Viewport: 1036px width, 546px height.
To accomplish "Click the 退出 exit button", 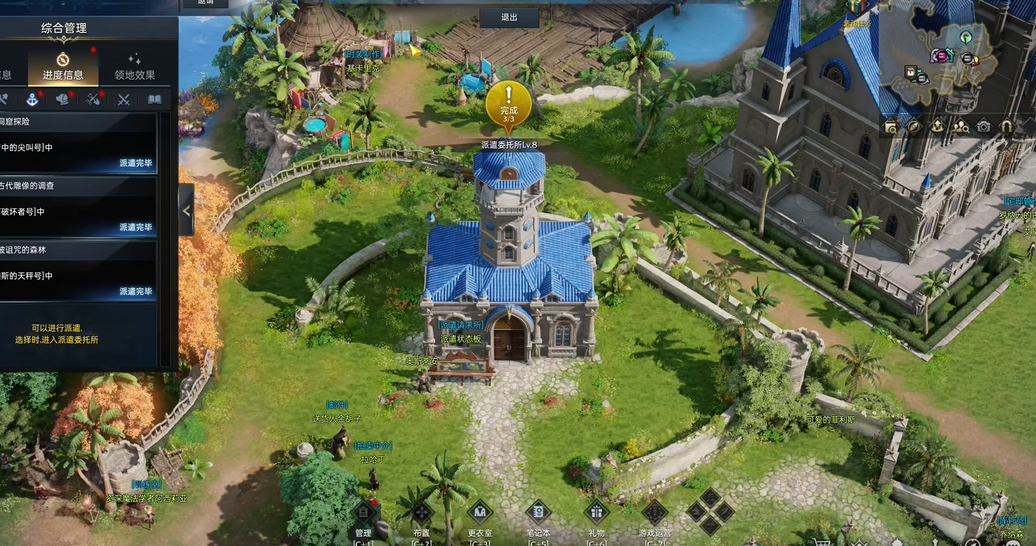I will coord(509,17).
